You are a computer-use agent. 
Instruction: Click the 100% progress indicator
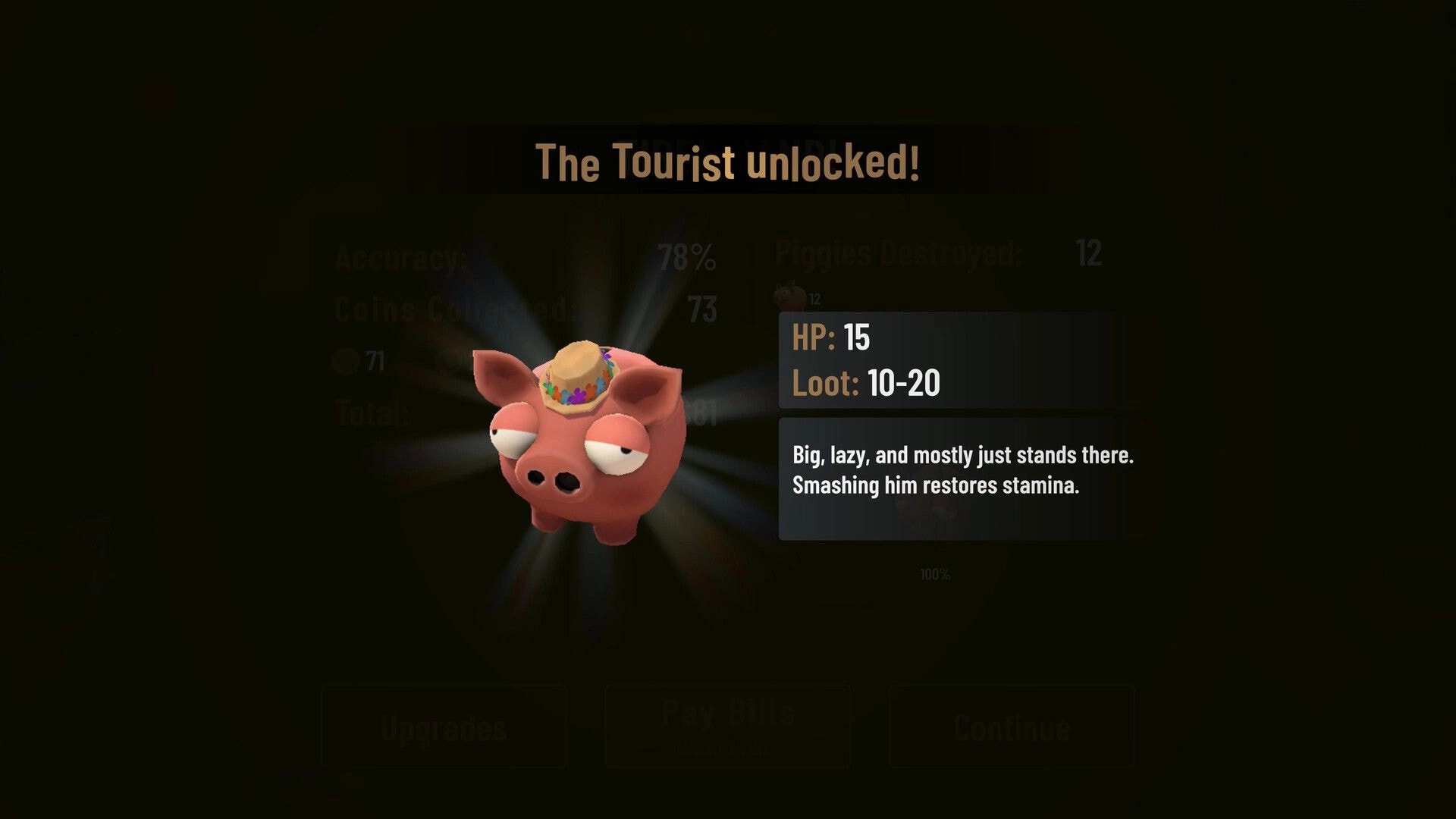click(934, 575)
